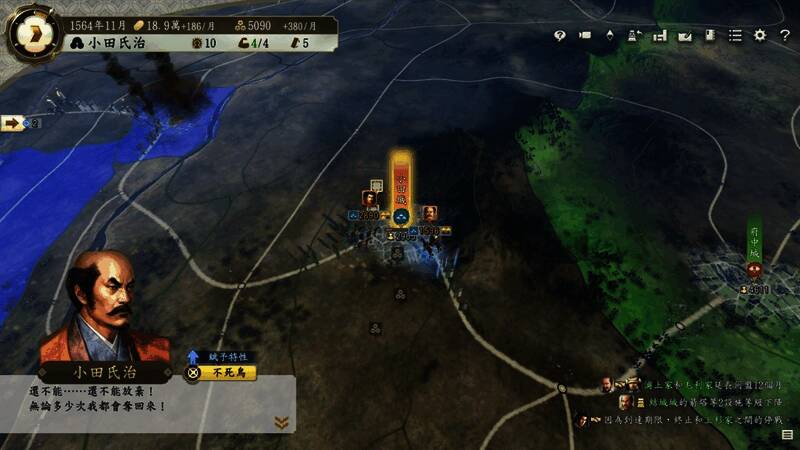800x450 pixels.
Task: Open the gear settings icon
Action: point(759,35)
